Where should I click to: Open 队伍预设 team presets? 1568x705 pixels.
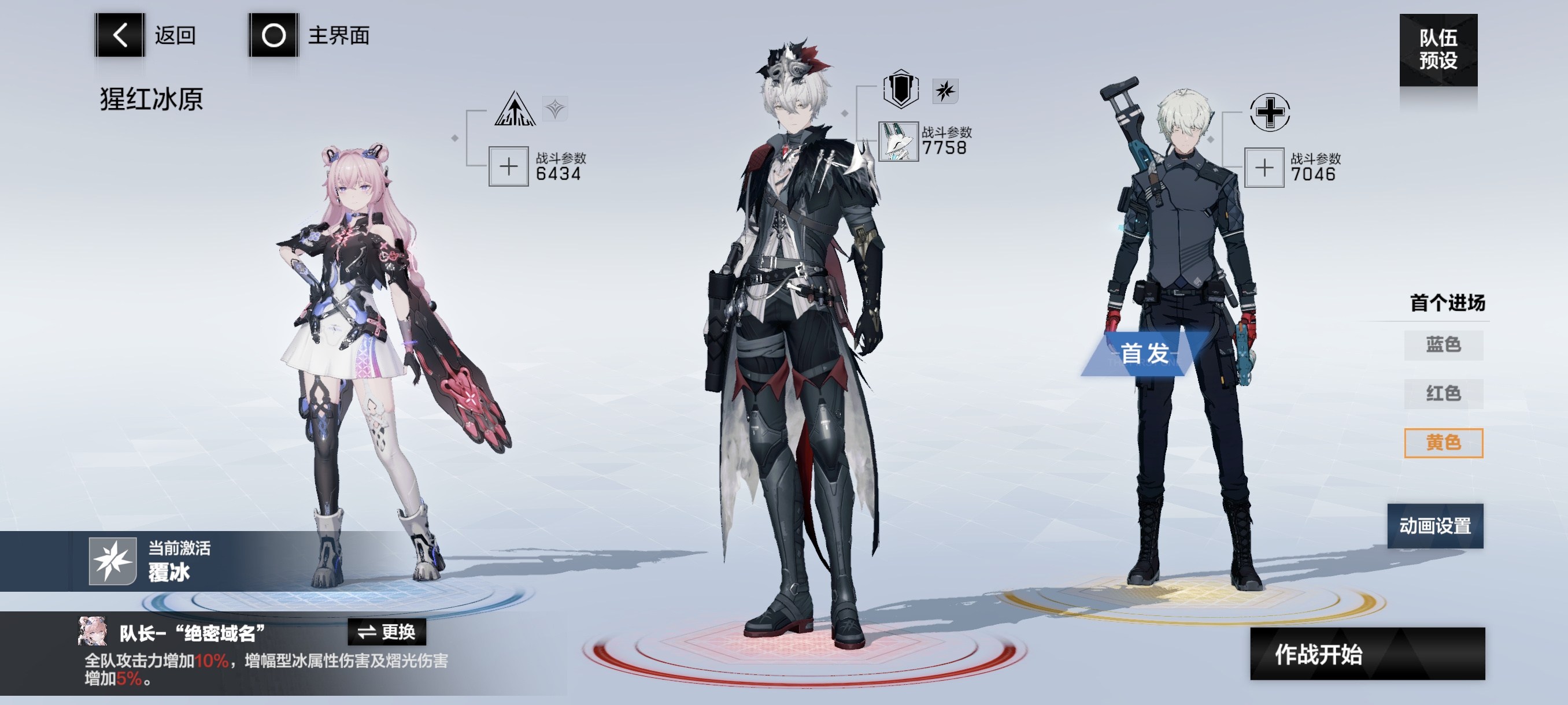1438,50
